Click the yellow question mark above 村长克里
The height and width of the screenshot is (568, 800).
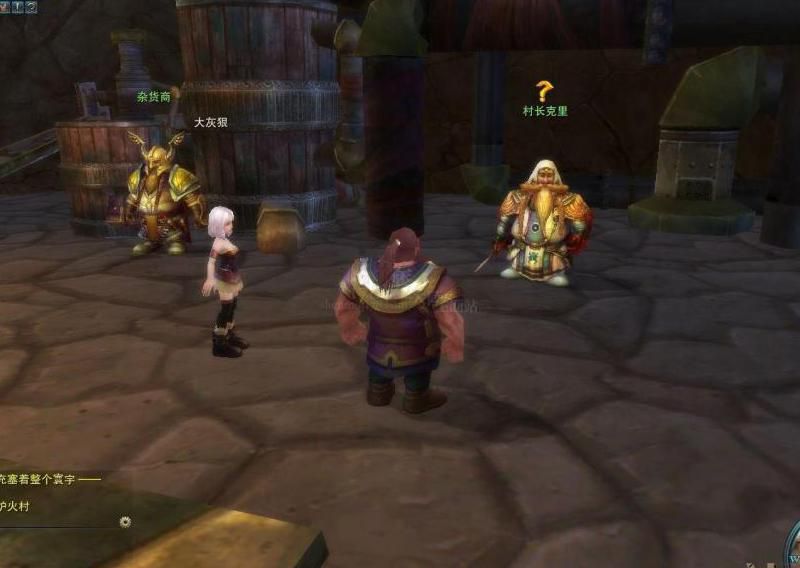point(544,91)
